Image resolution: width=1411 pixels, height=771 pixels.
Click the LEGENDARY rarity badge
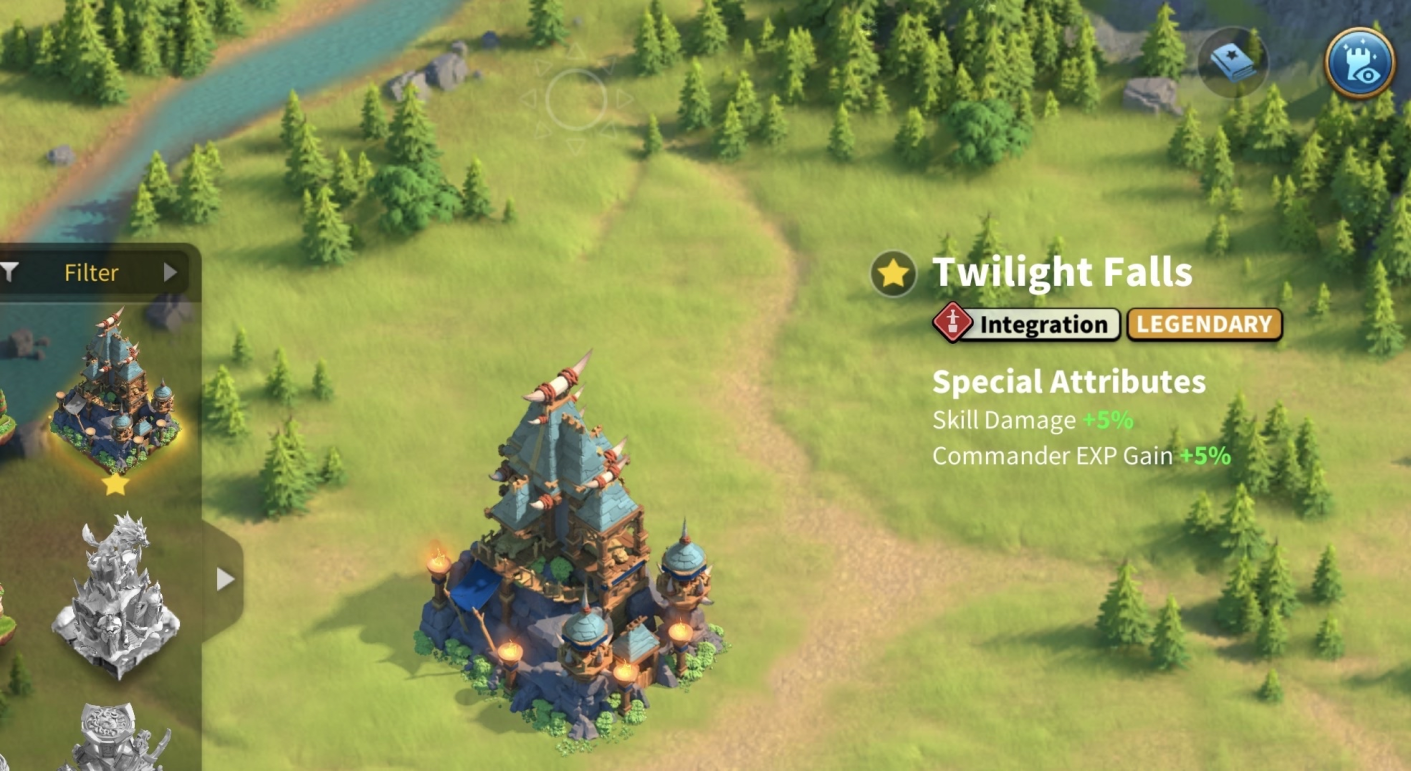coord(1204,324)
